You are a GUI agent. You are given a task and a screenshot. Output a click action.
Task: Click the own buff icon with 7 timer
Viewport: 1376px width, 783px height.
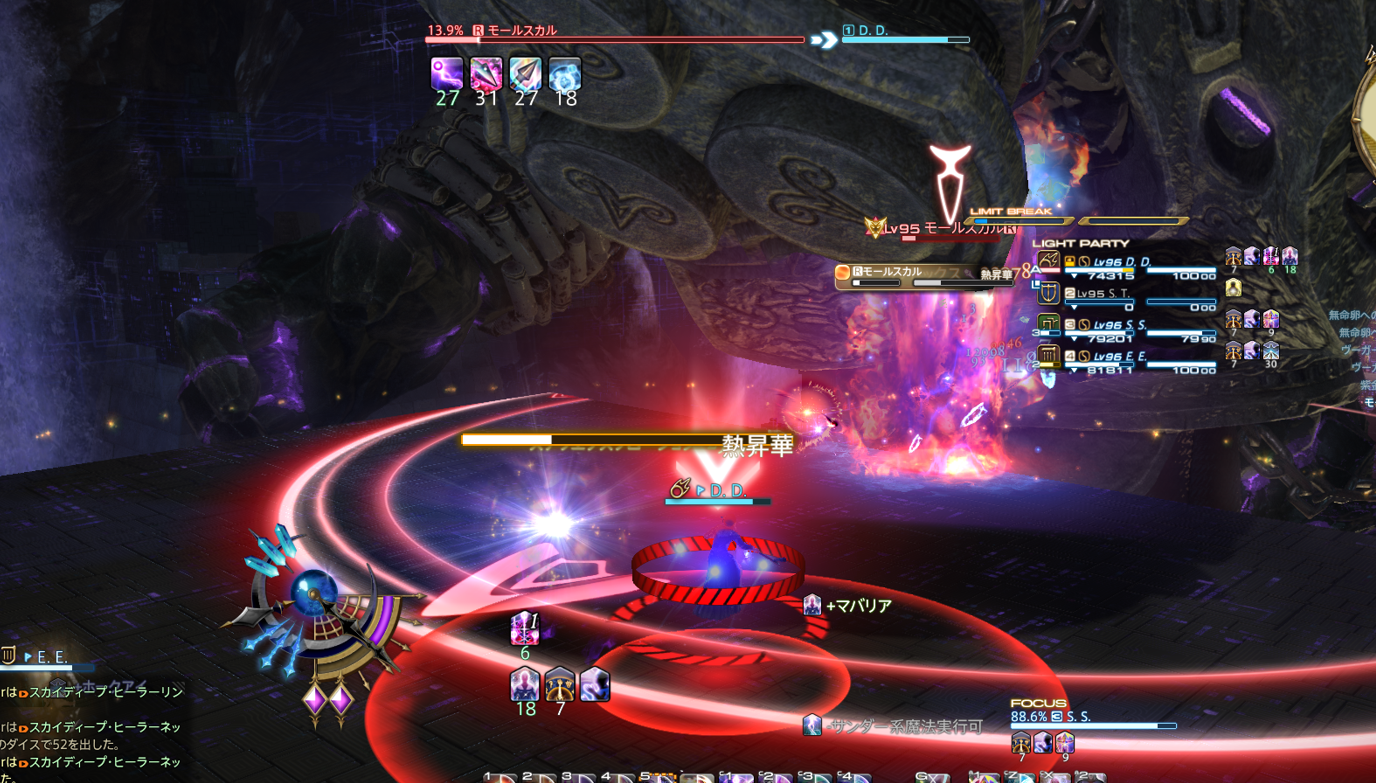click(x=560, y=685)
